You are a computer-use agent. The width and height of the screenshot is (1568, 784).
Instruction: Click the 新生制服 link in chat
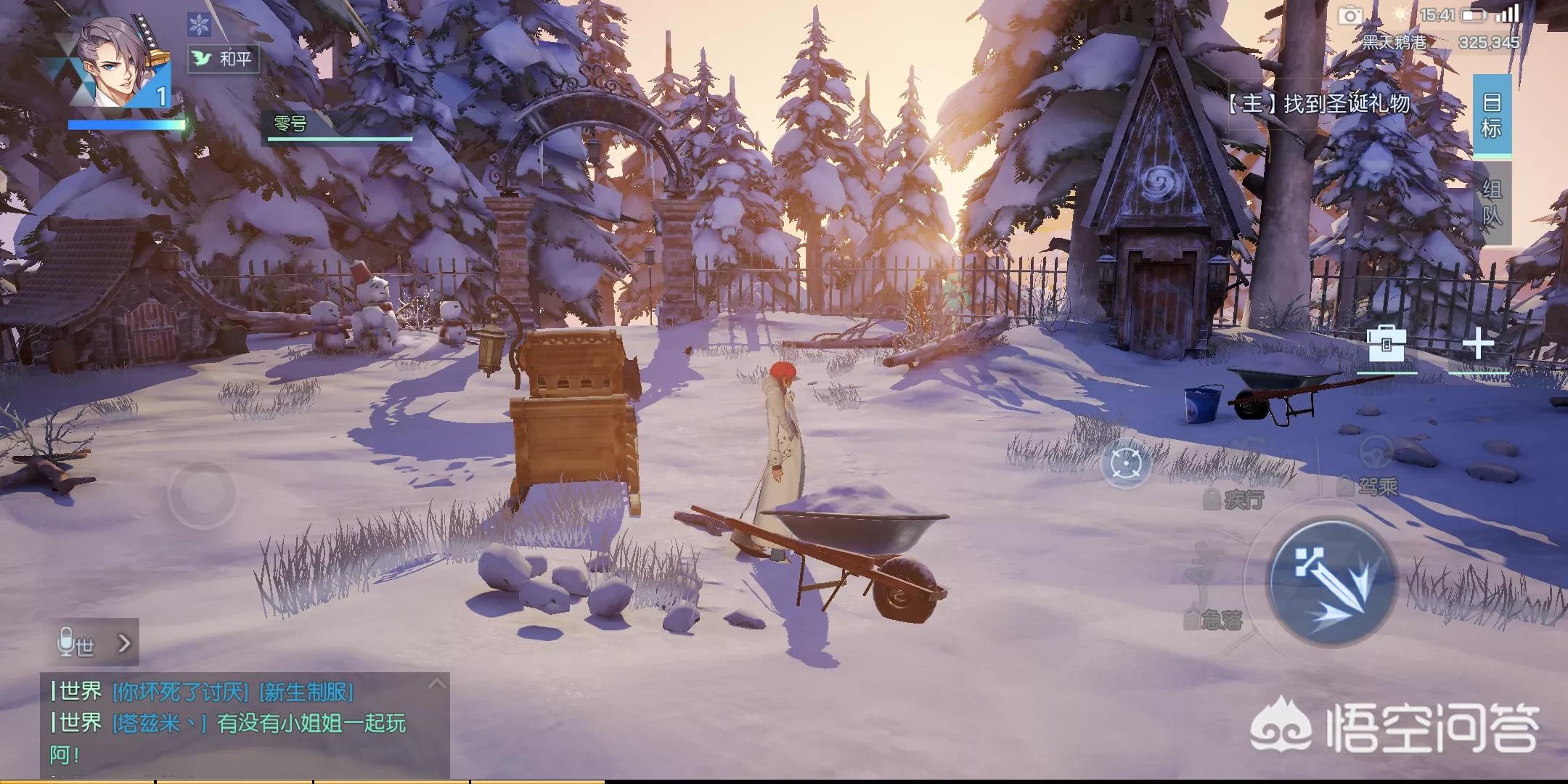point(306,692)
